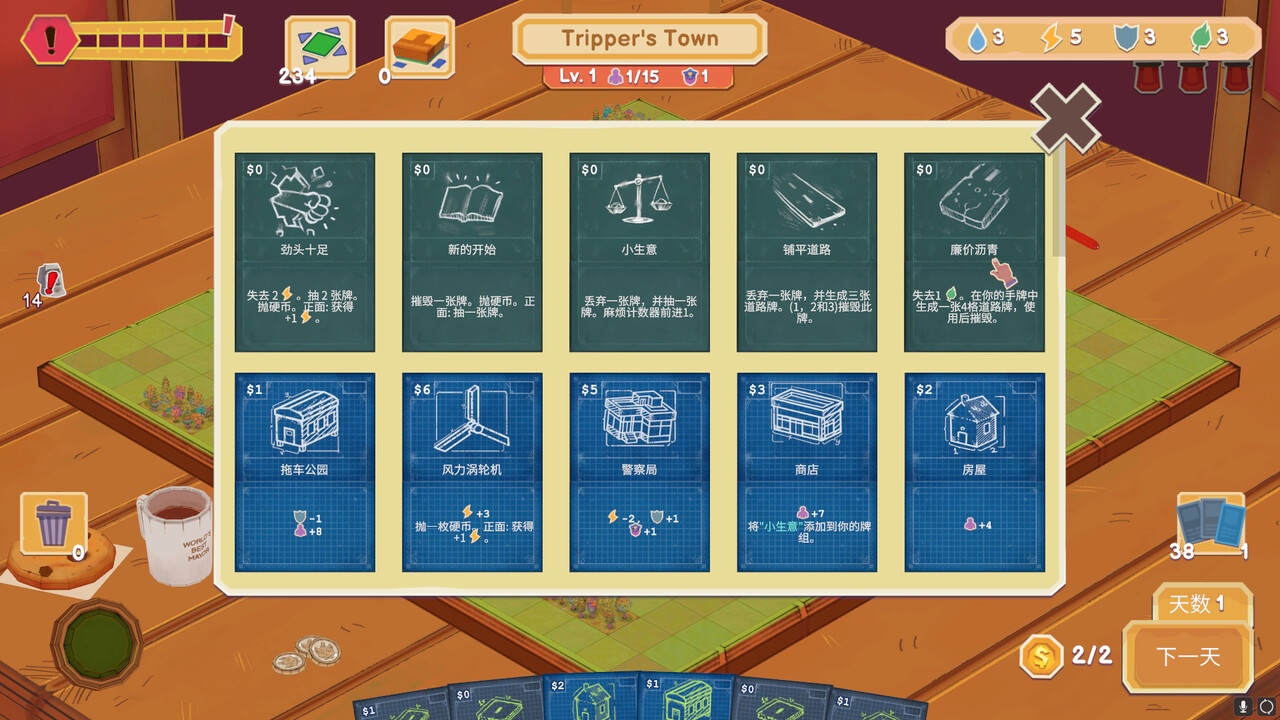Click the green tile expansion icon showing 234
The image size is (1280, 720).
(x=318, y=44)
